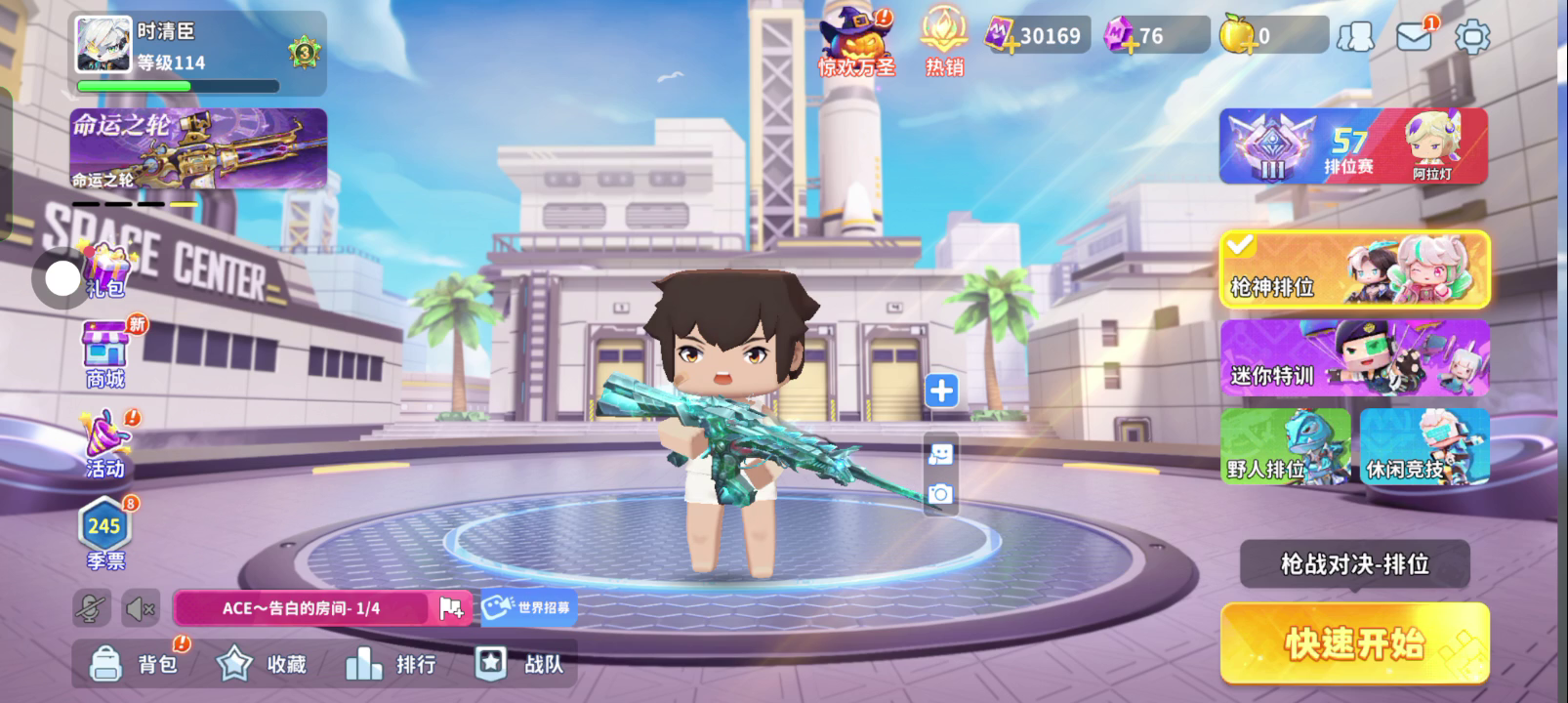Viewport: 1568px width, 703px height.
Task: Toggle the microphone mute icon
Action: pyautogui.click(x=92, y=609)
